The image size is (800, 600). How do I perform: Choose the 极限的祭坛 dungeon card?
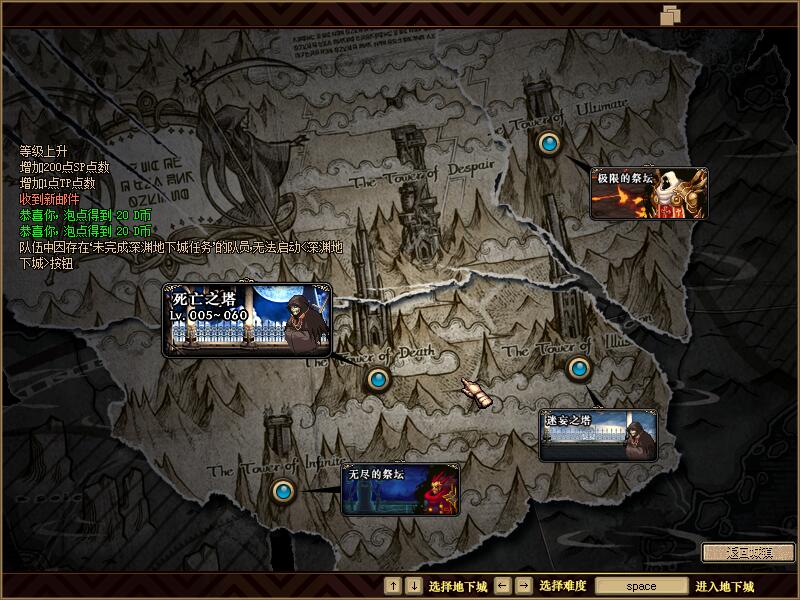(649, 193)
